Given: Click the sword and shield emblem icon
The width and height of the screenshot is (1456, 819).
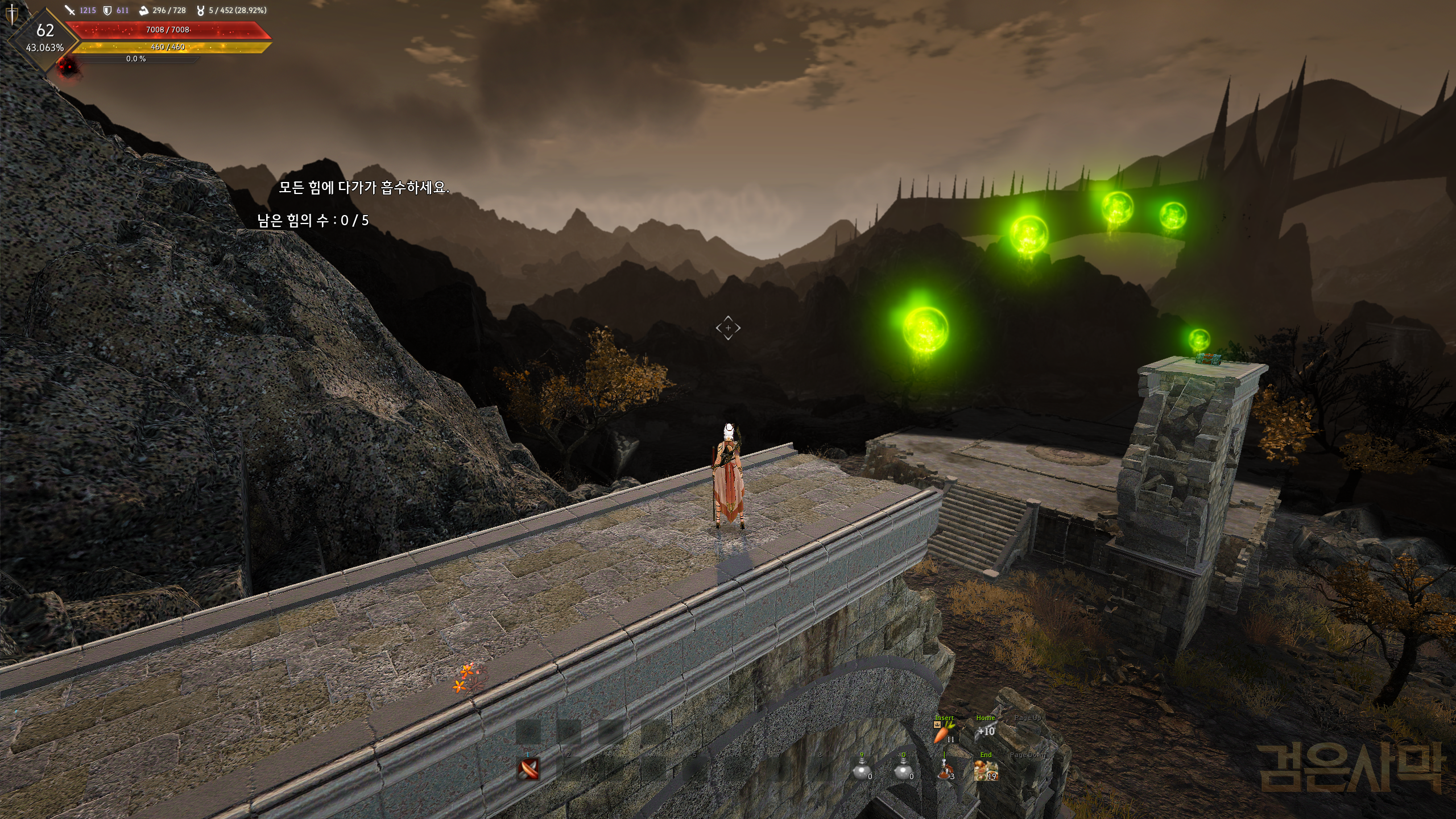Looking at the screenshot, I should tap(11, 14).
